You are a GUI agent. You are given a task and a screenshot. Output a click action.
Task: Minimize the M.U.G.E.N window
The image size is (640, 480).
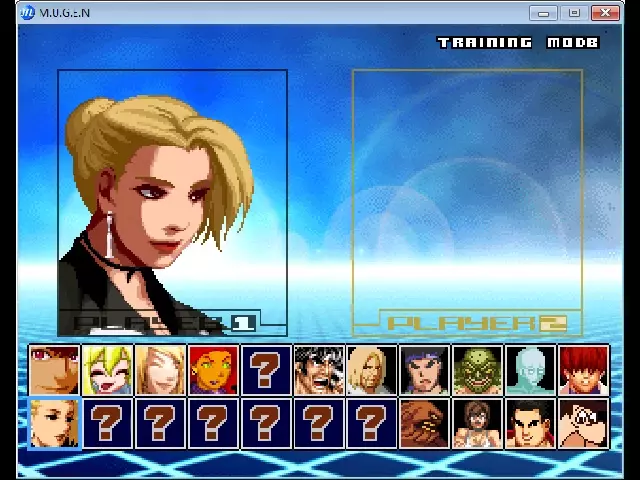tap(544, 13)
